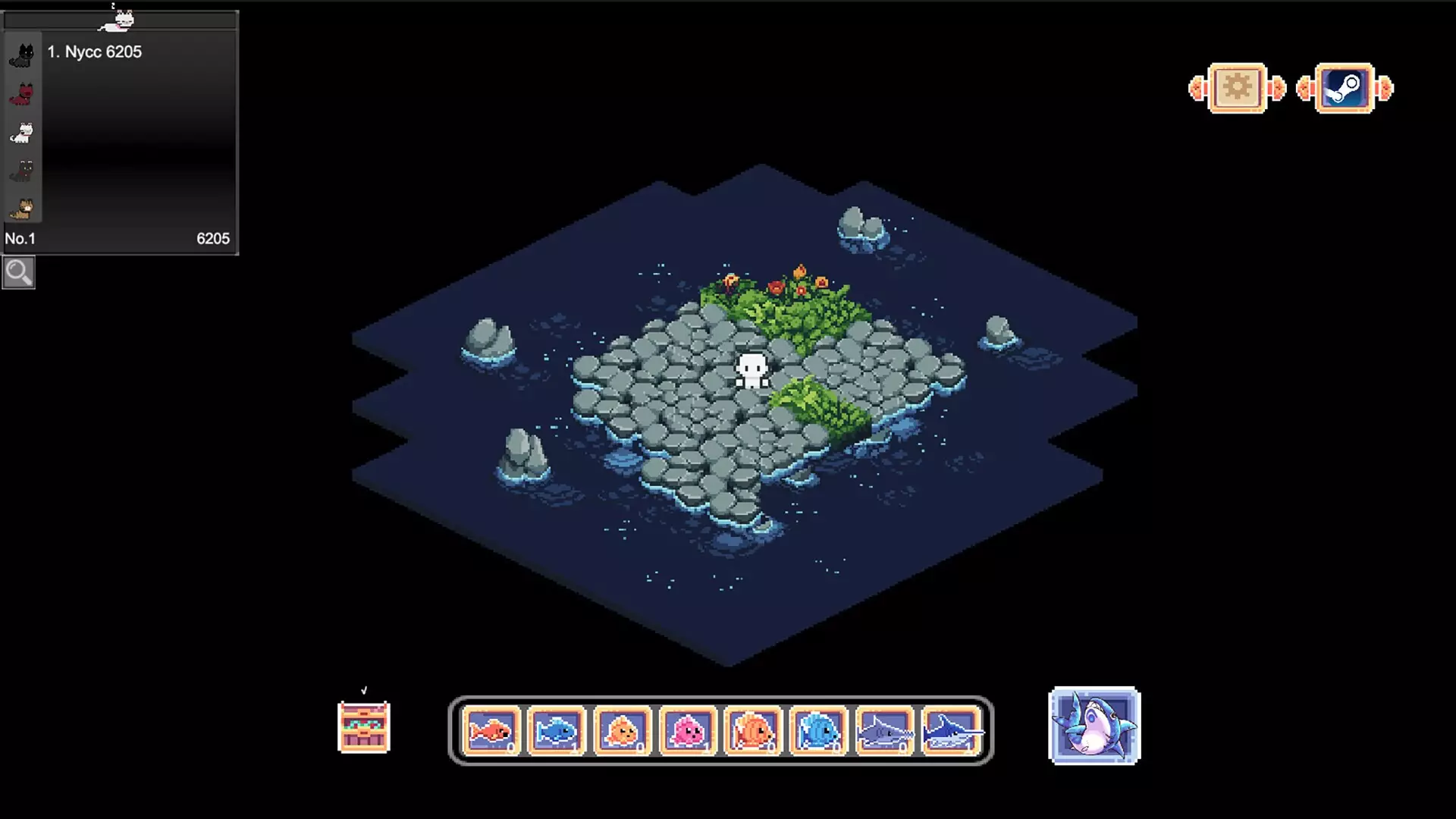The image size is (1456, 819).
Task: Choose the small orange round fish slot
Action: (x=623, y=731)
